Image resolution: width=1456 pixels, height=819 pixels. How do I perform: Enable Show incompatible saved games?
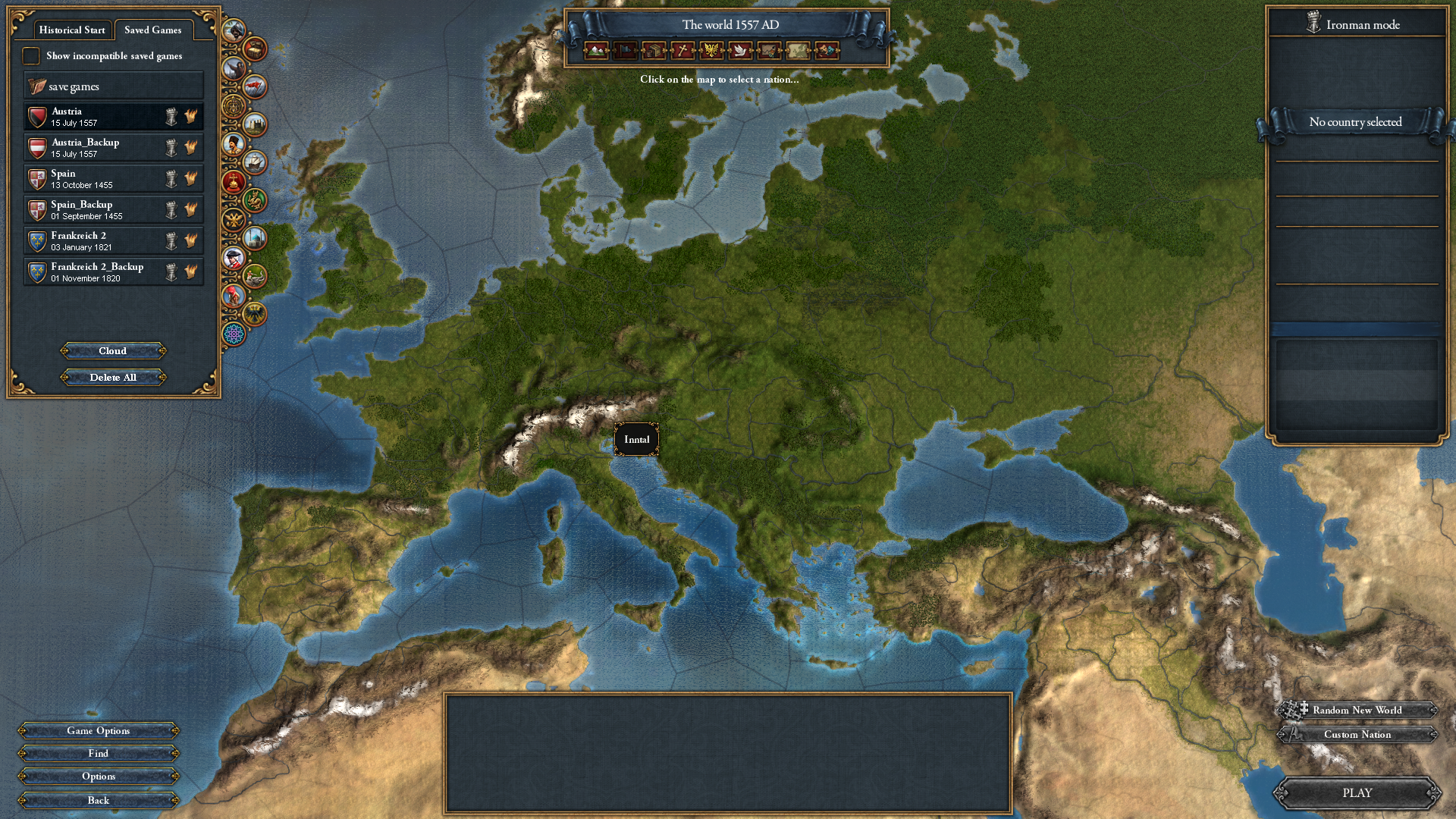(x=32, y=55)
